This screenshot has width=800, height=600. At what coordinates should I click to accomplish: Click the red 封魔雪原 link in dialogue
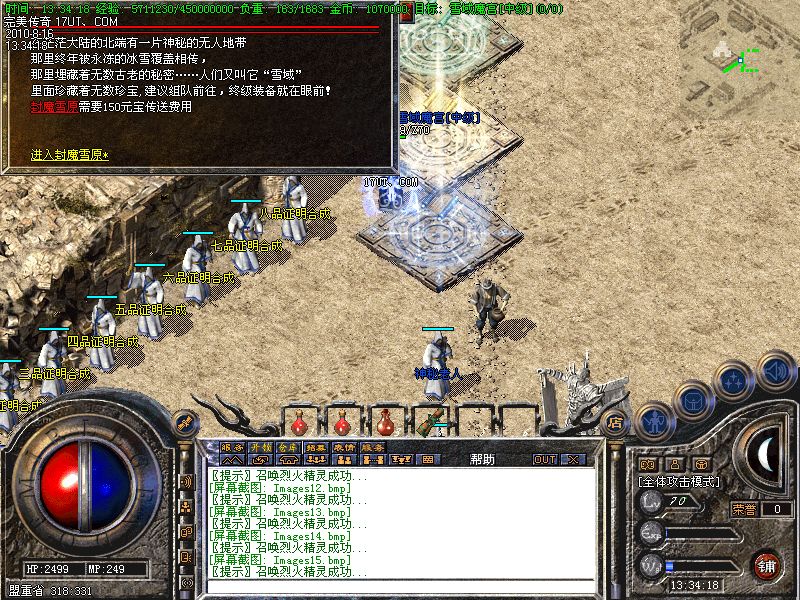pos(50,106)
